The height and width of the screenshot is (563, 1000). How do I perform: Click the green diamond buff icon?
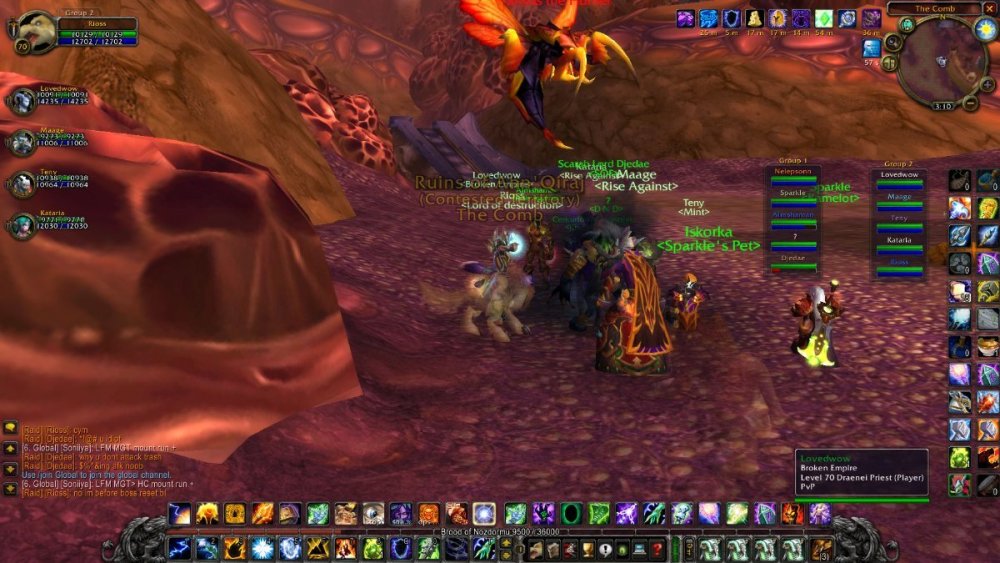(823, 18)
